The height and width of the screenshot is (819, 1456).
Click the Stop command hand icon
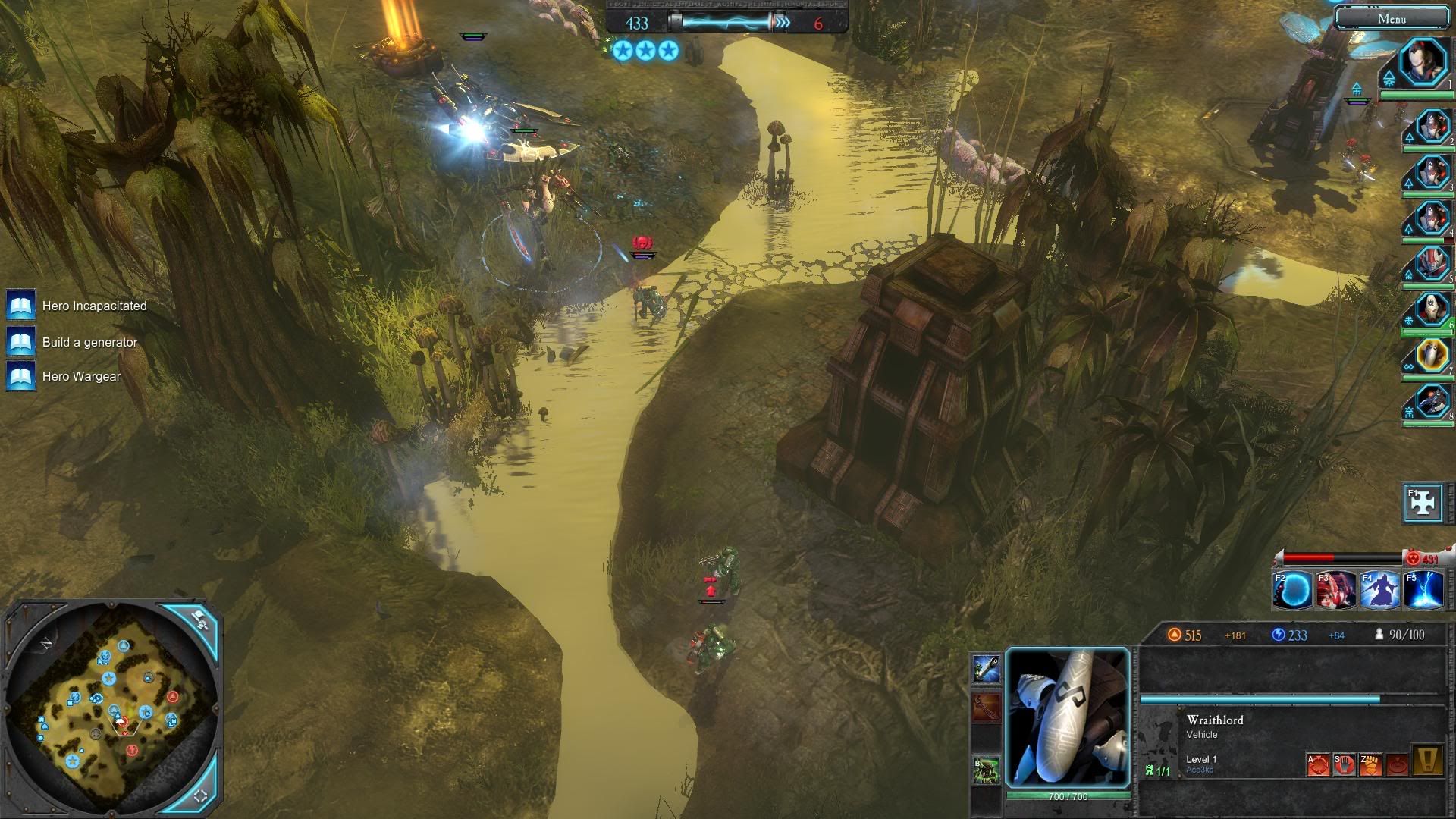click(1344, 764)
